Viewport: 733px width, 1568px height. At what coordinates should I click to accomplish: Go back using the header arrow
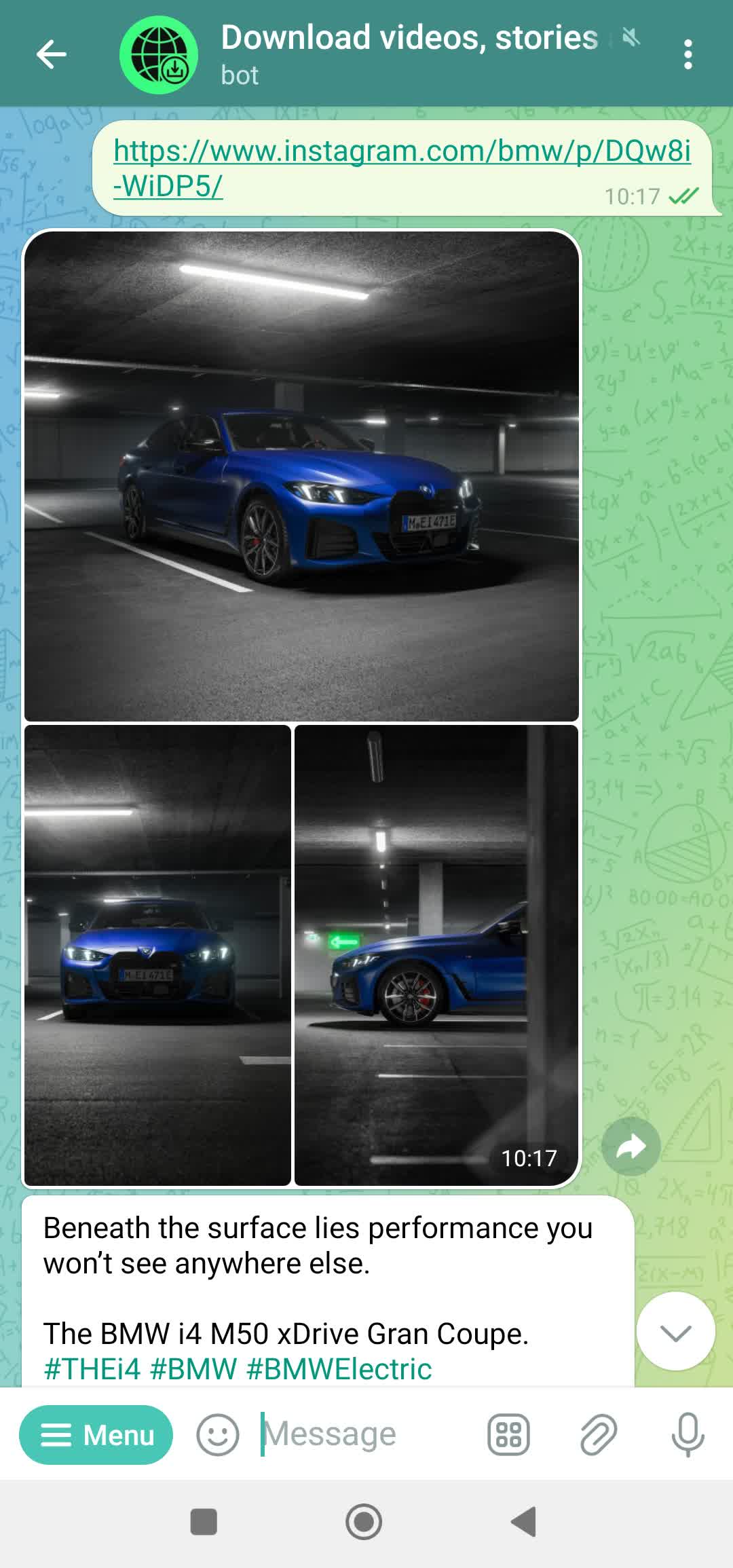click(x=52, y=54)
